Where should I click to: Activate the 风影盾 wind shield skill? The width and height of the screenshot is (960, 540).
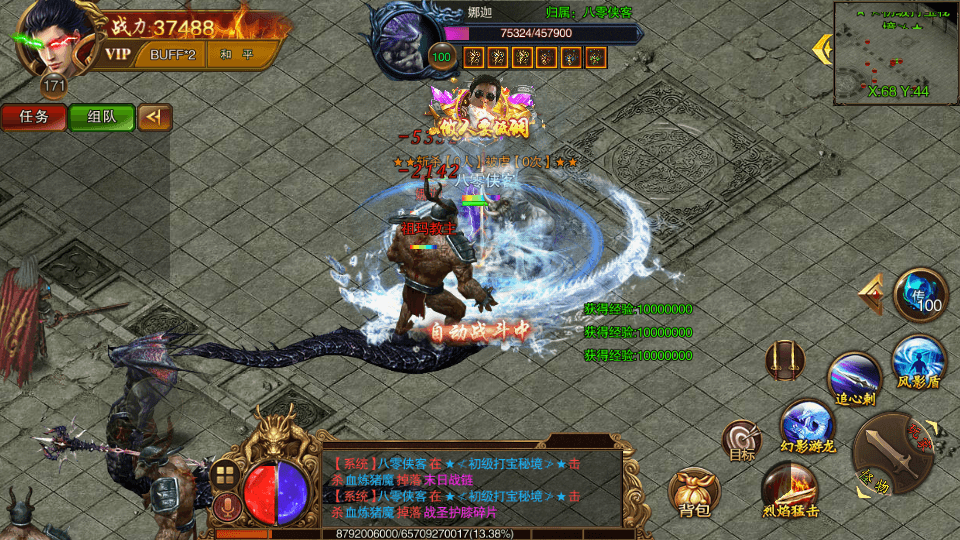coord(918,362)
